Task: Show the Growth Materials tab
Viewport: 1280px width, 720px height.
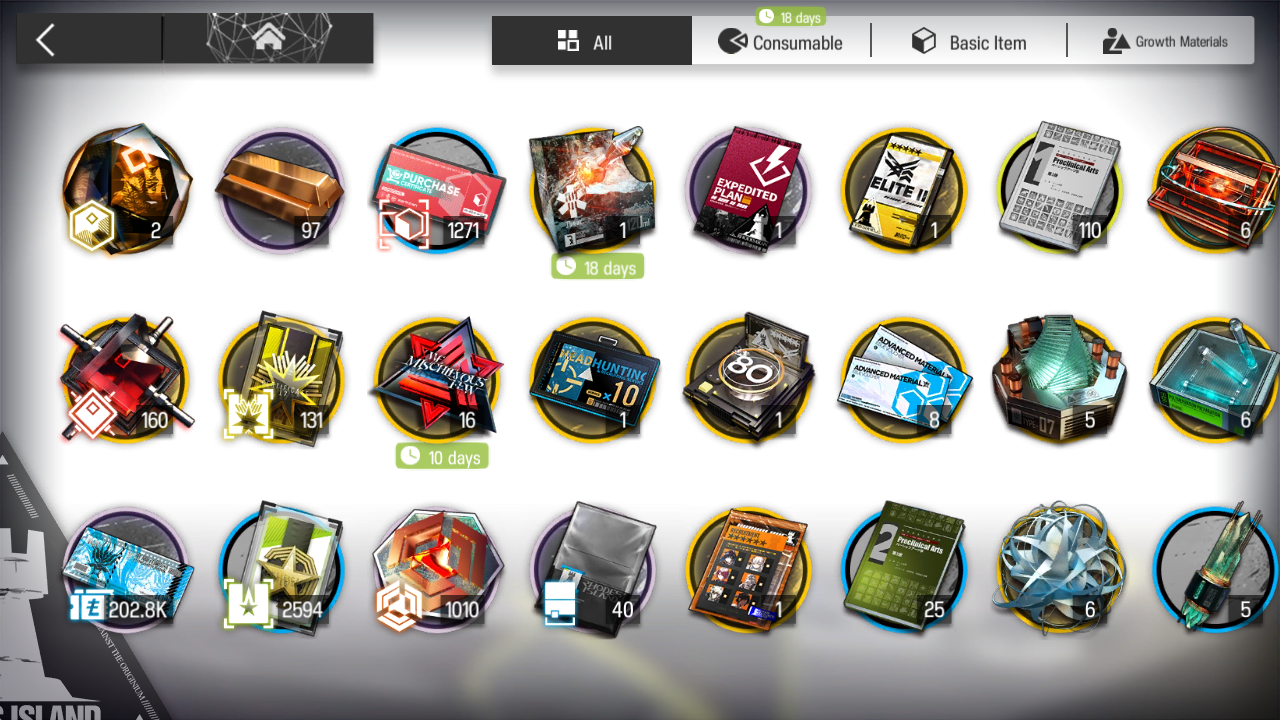Action: click(1164, 42)
